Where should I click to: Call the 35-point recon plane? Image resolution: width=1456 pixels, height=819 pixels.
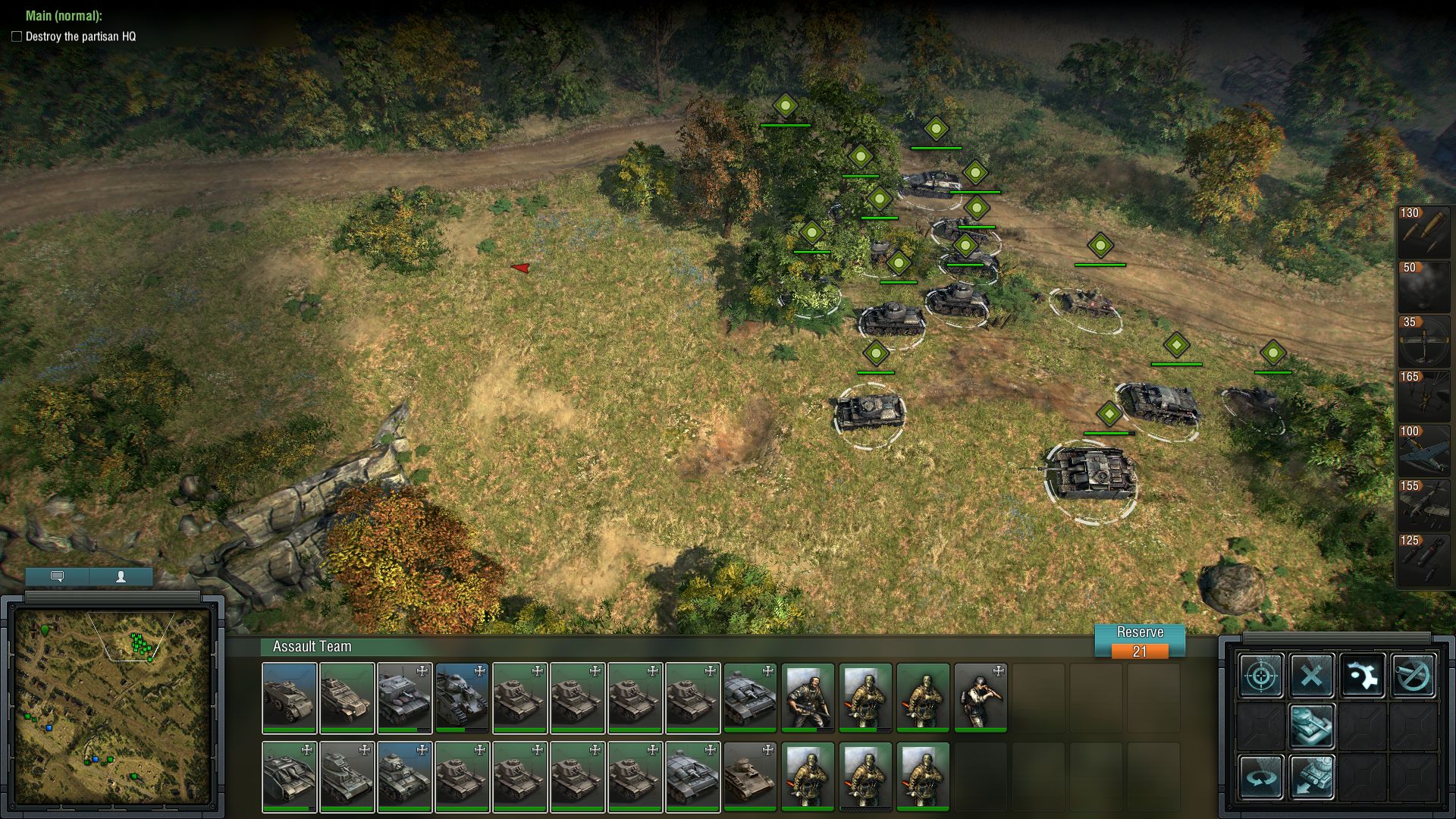pos(1423,340)
